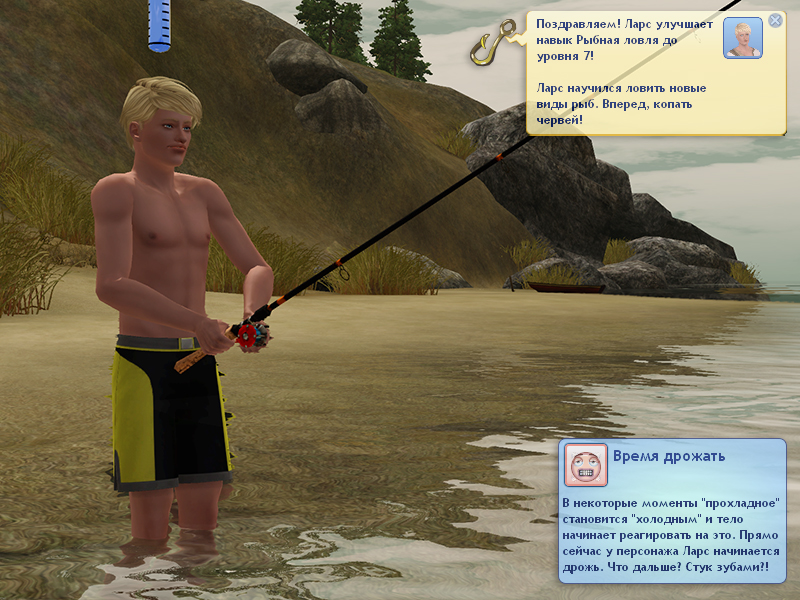Click the shivering face moodlet icon
The width and height of the screenshot is (800, 600).
tap(586, 465)
